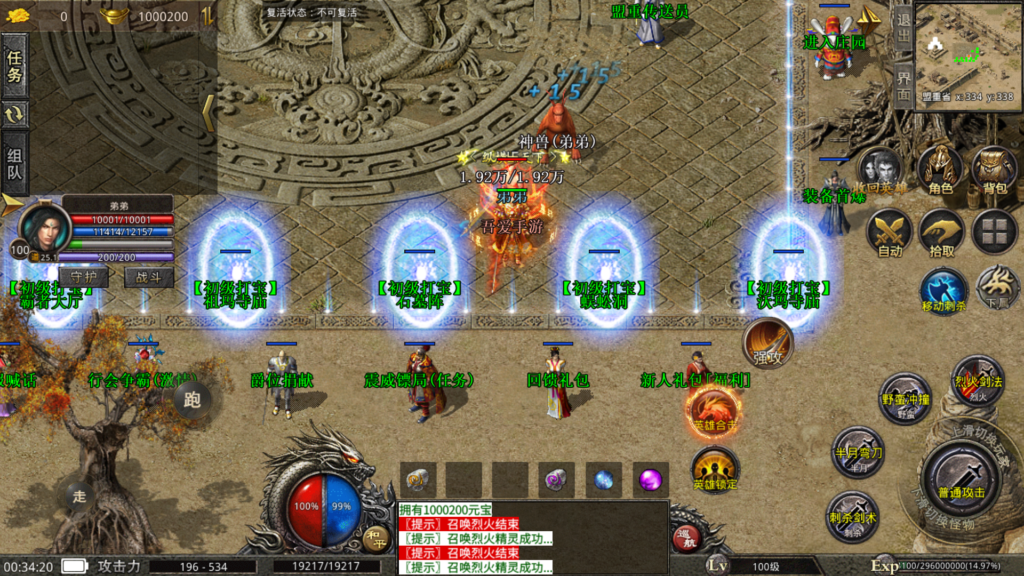Tap the 拾取 pickup button
This screenshot has width=1024, height=576.
941,234
